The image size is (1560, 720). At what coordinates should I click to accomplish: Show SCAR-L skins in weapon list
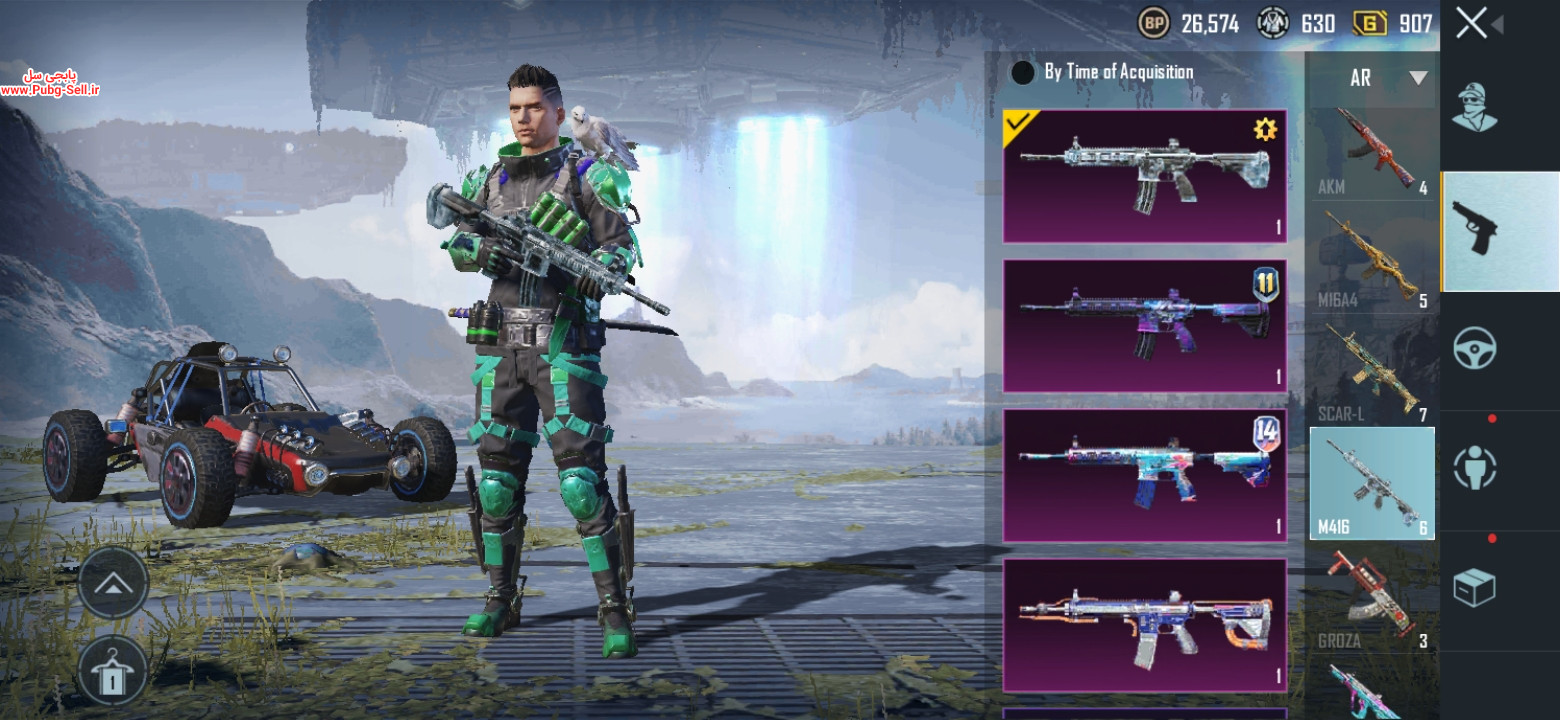[x=1373, y=372]
